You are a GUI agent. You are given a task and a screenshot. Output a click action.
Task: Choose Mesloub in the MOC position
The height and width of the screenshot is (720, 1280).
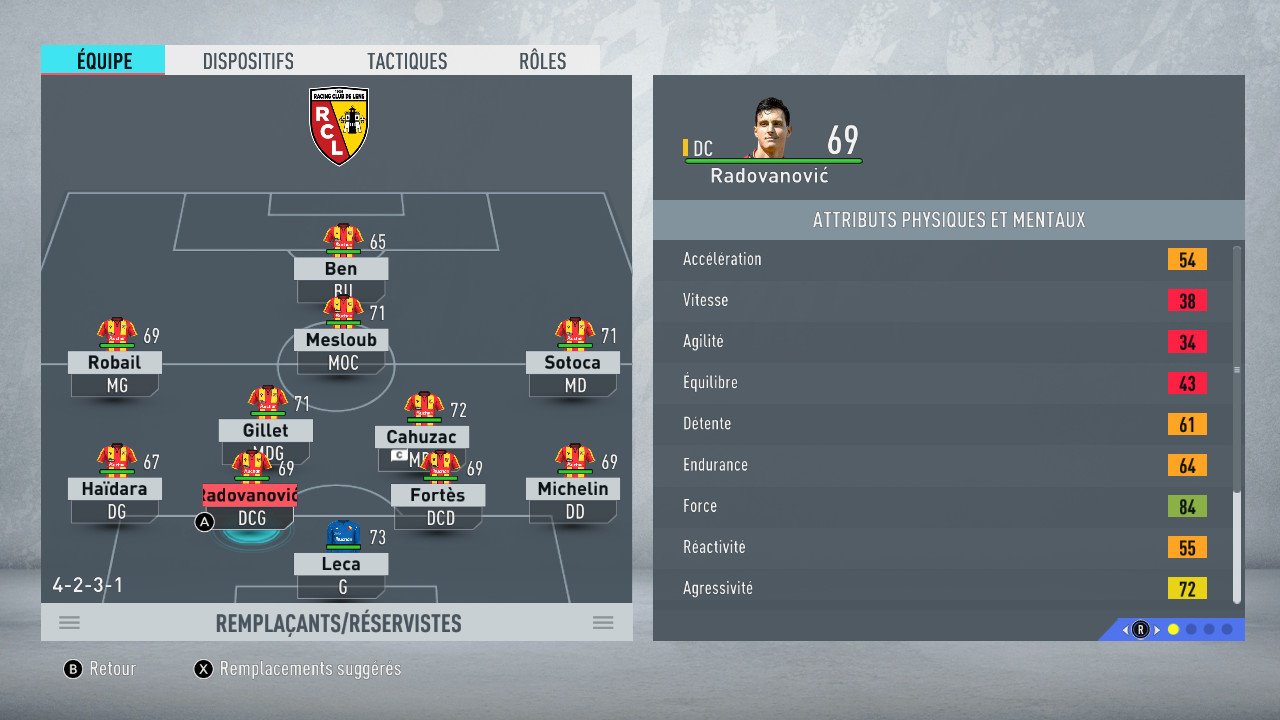click(x=341, y=340)
